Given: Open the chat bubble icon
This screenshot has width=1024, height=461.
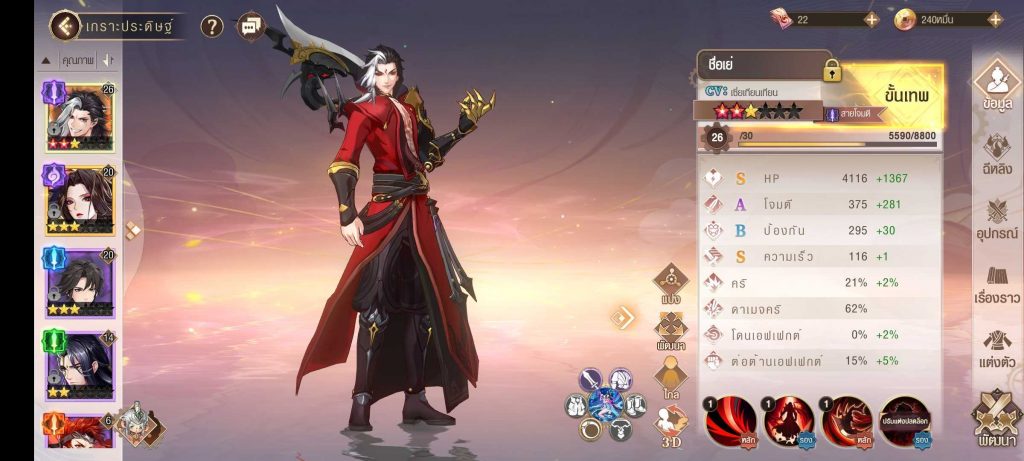Looking at the screenshot, I should (250, 26).
